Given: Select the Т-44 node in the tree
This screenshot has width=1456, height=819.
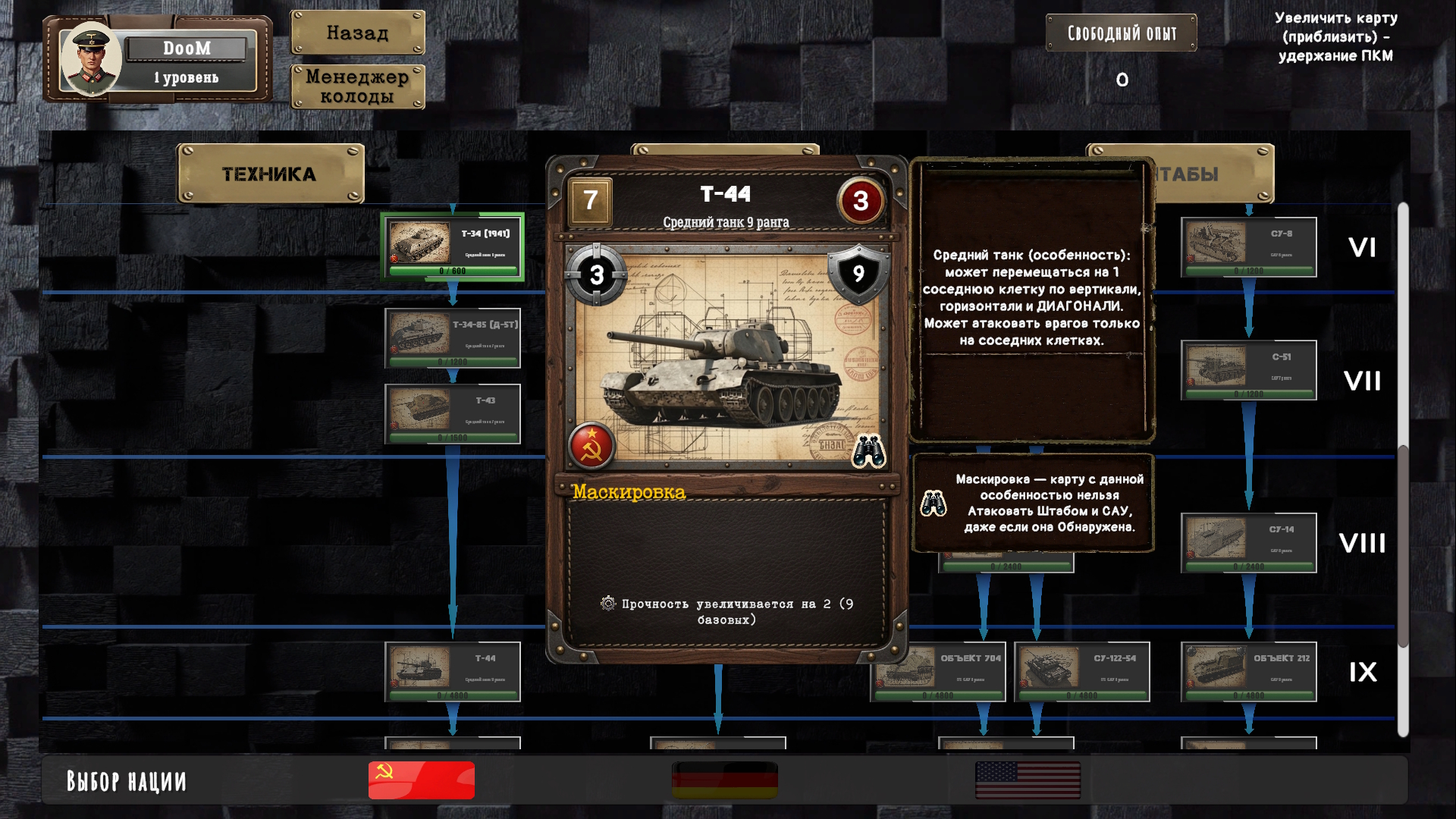Looking at the screenshot, I should point(453,672).
